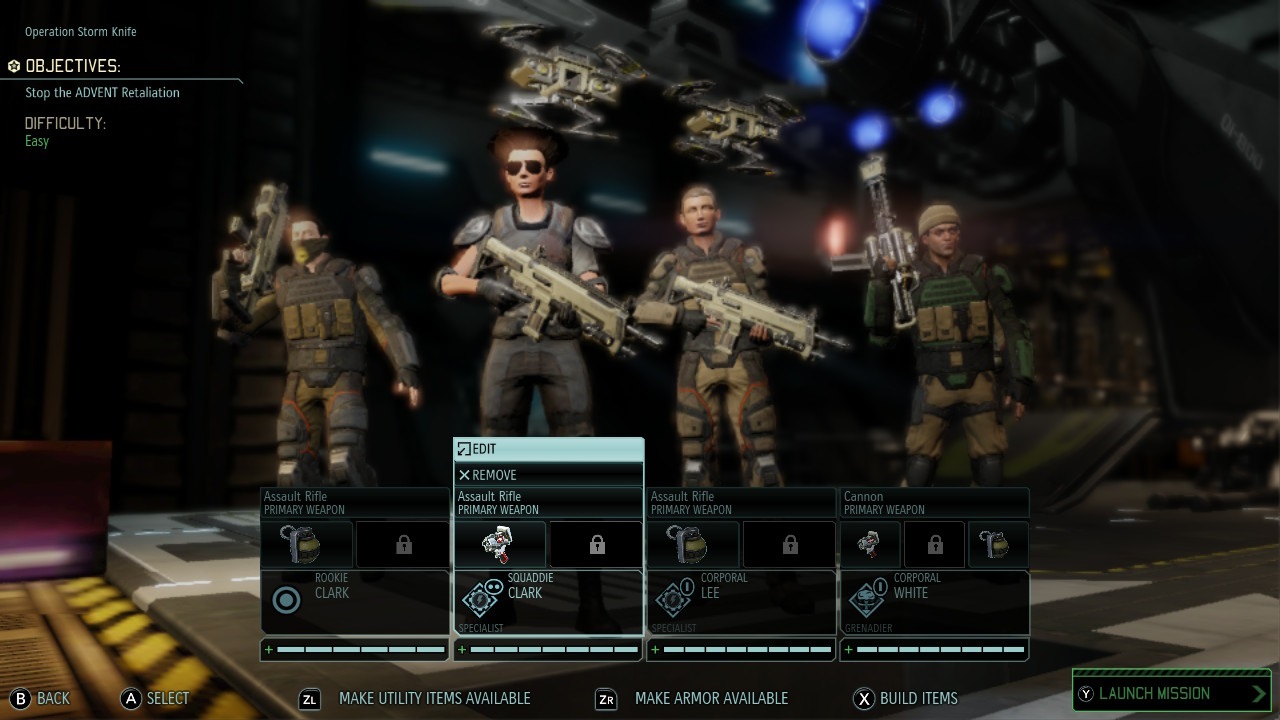Go back from squad selection

coord(41,698)
